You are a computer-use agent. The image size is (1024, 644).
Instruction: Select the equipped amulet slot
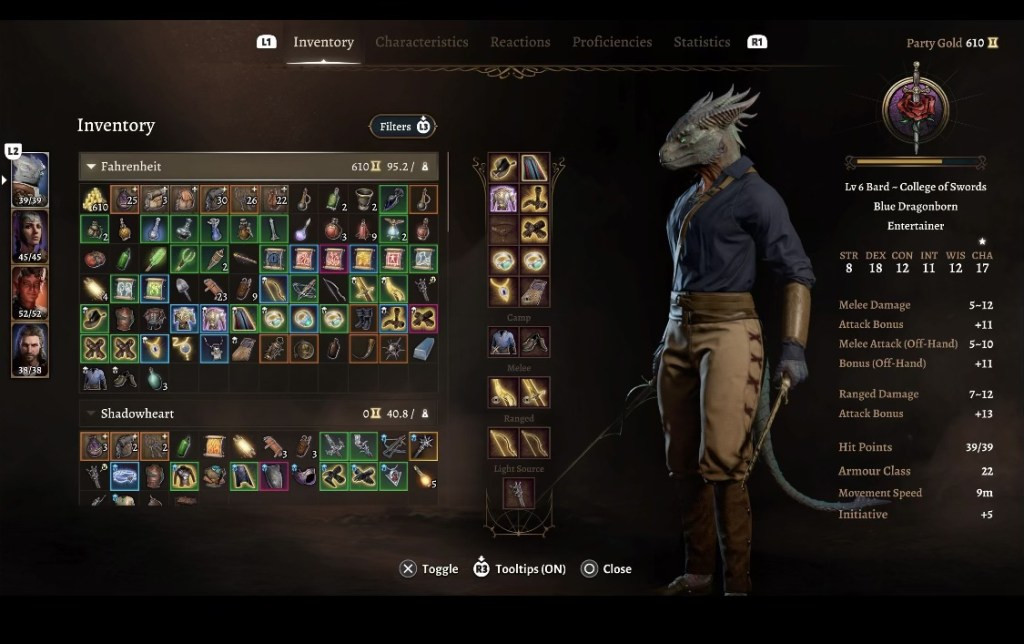click(x=503, y=291)
